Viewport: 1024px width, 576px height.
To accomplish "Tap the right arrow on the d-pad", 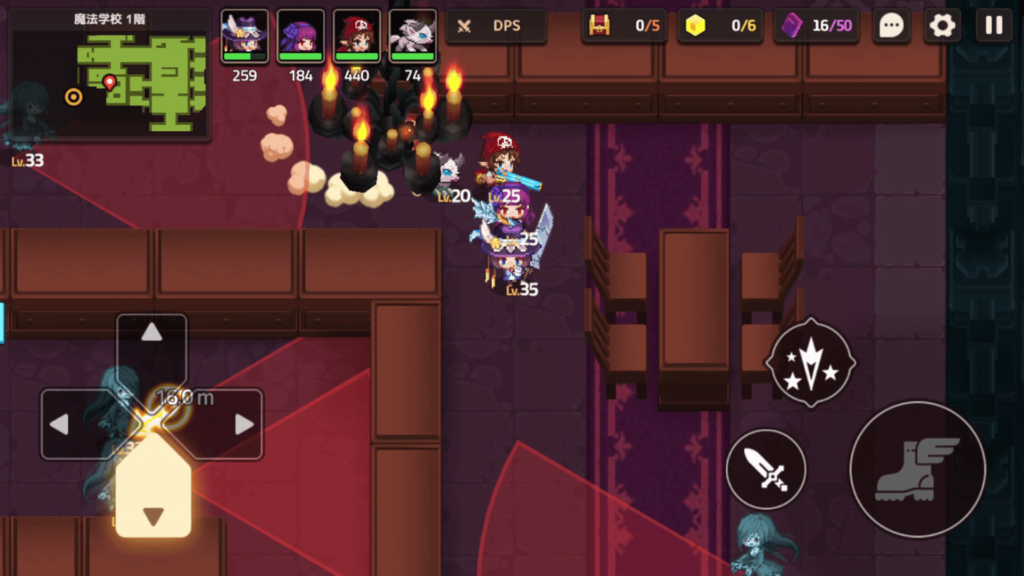I will click(243, 424).
